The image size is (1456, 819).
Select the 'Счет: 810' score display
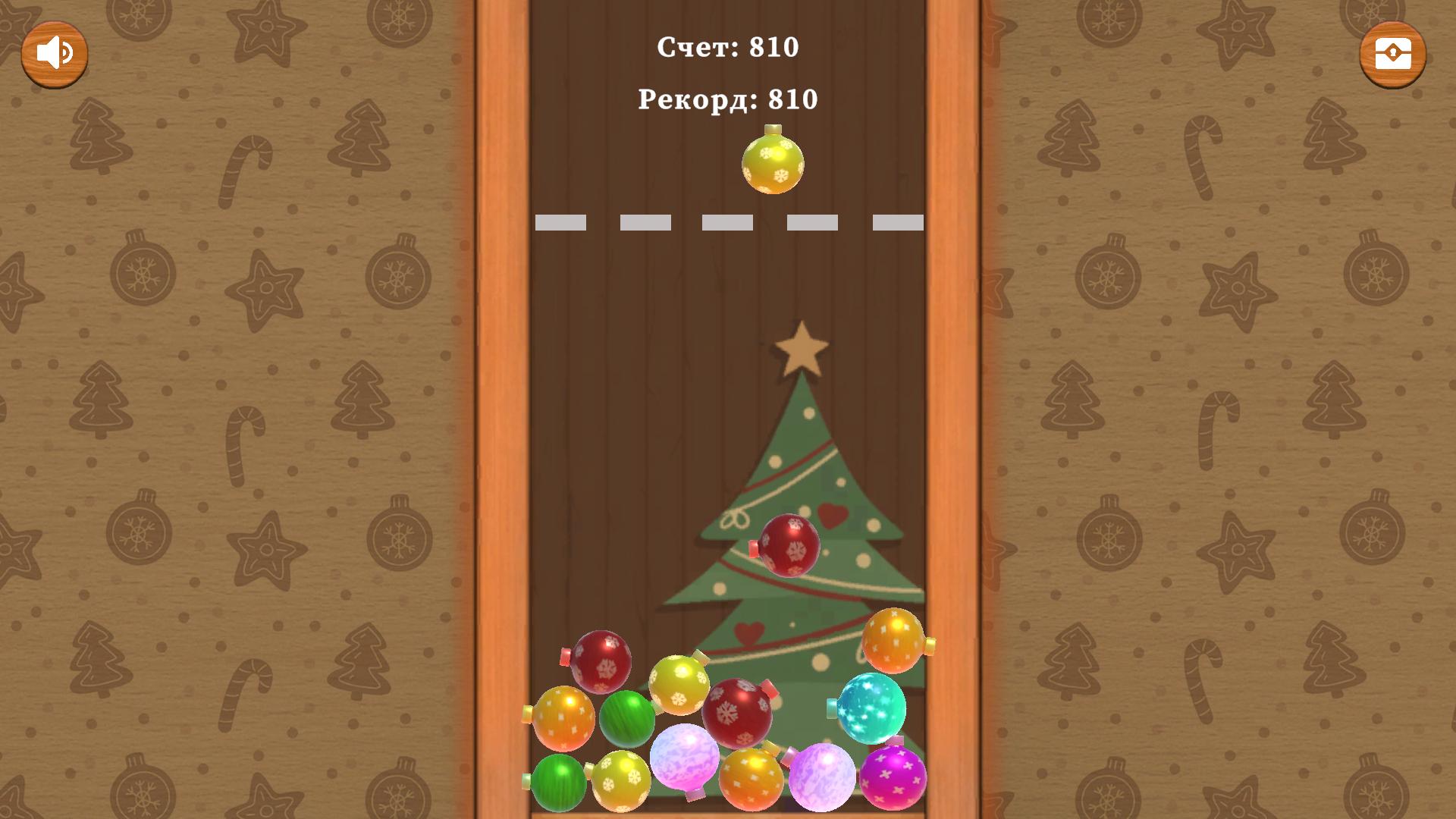728,47
